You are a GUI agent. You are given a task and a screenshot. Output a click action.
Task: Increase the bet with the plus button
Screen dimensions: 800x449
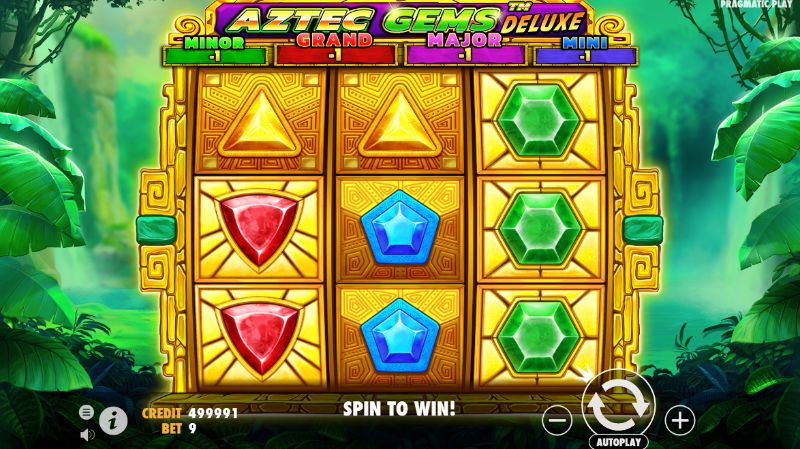click(679, 420)
